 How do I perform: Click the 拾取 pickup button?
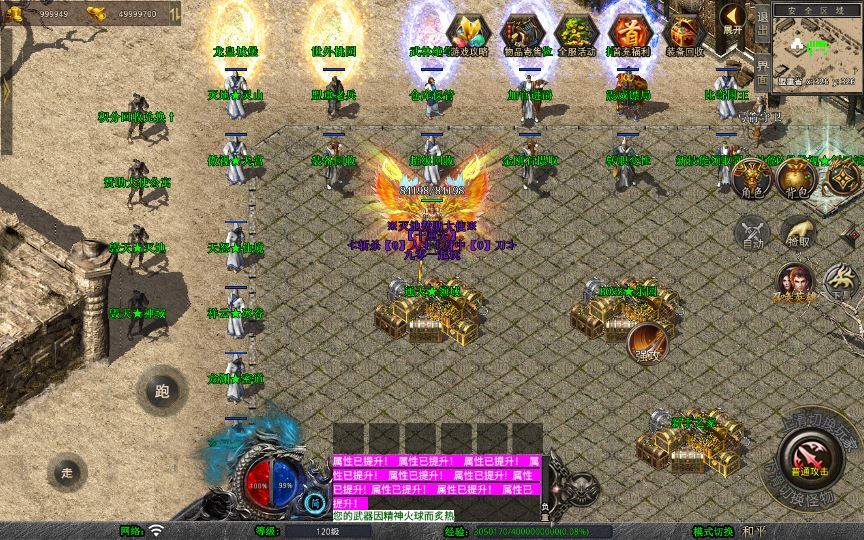[797, 234]
